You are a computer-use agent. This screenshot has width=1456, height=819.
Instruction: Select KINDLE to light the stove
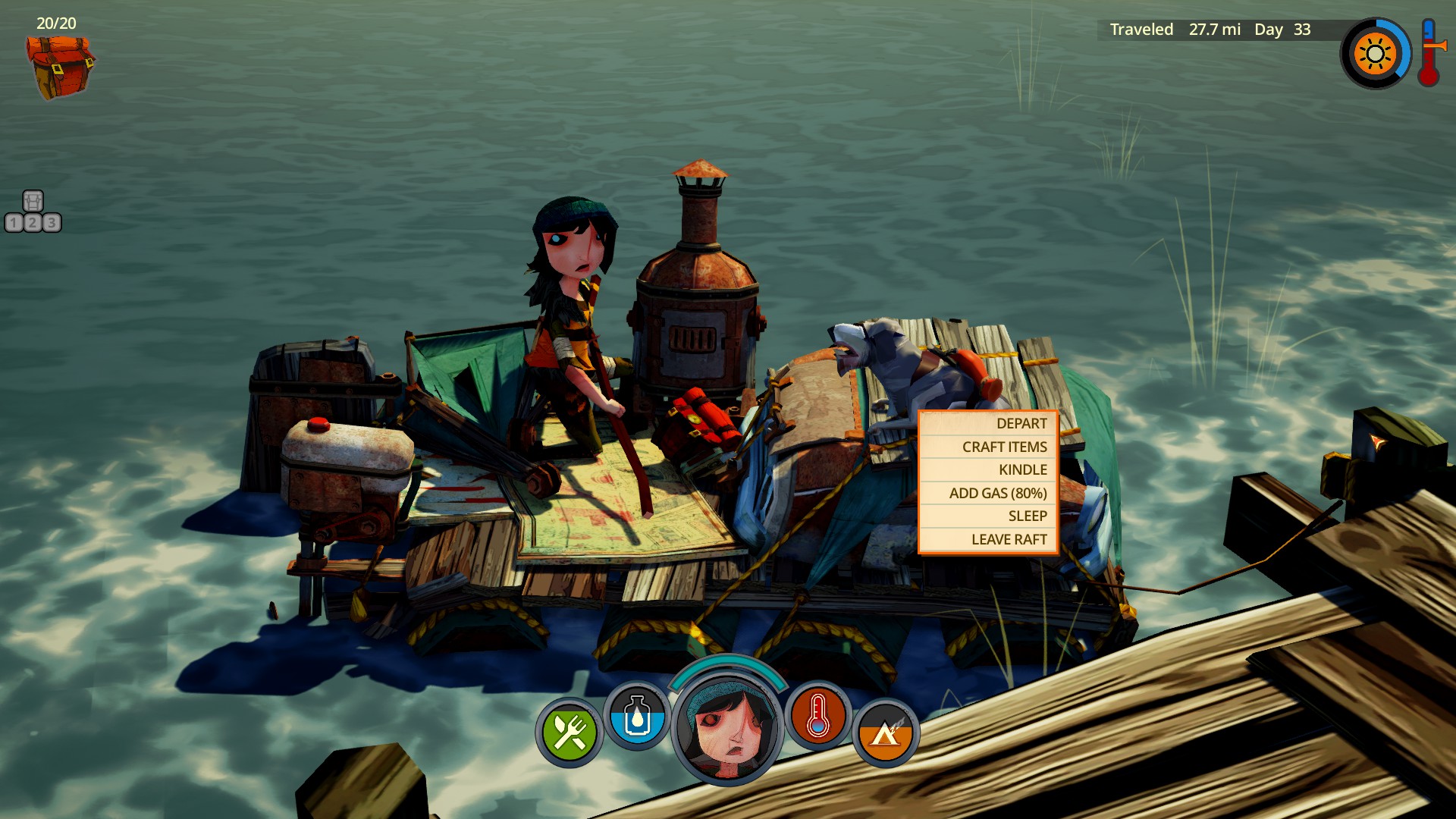pos(988,470)
